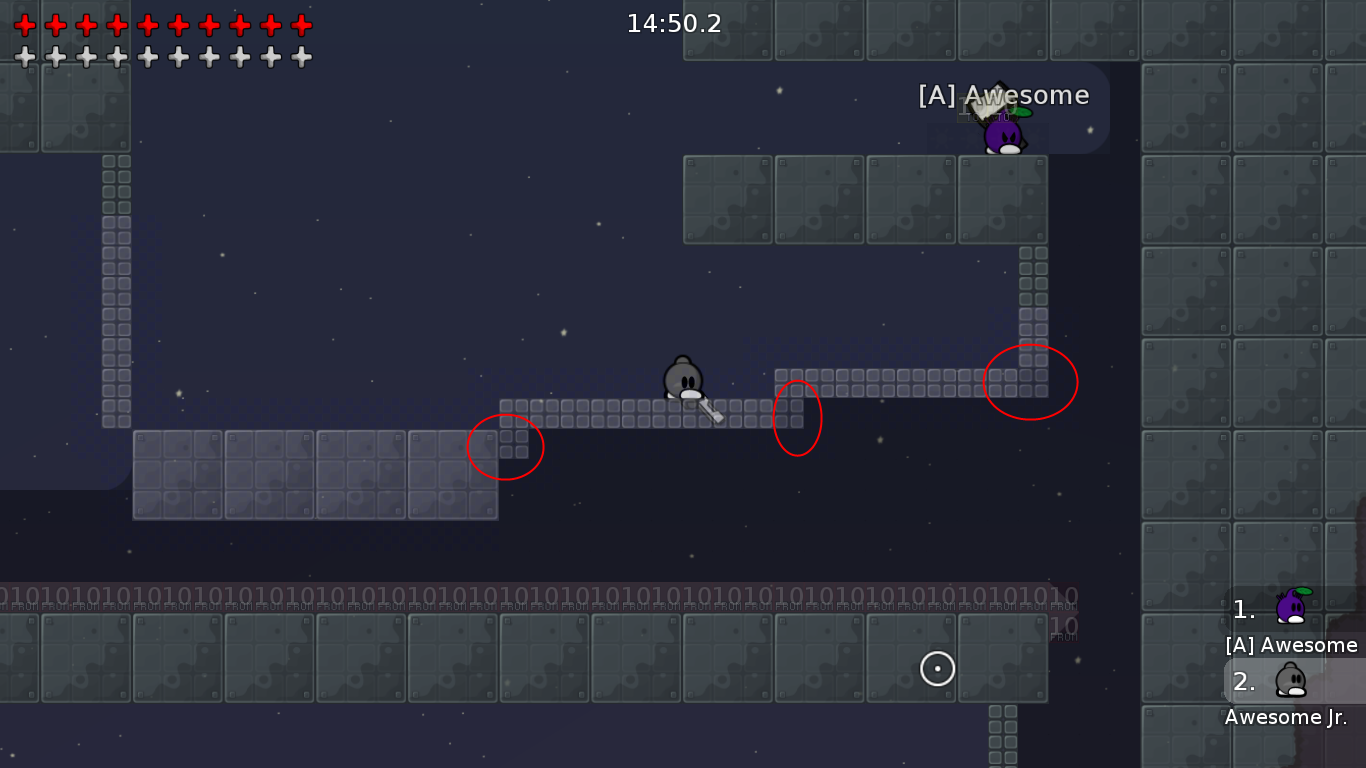Click the red circle near the right wall
This screenshot has height=768, width=1366.
tap(1031, 381)
